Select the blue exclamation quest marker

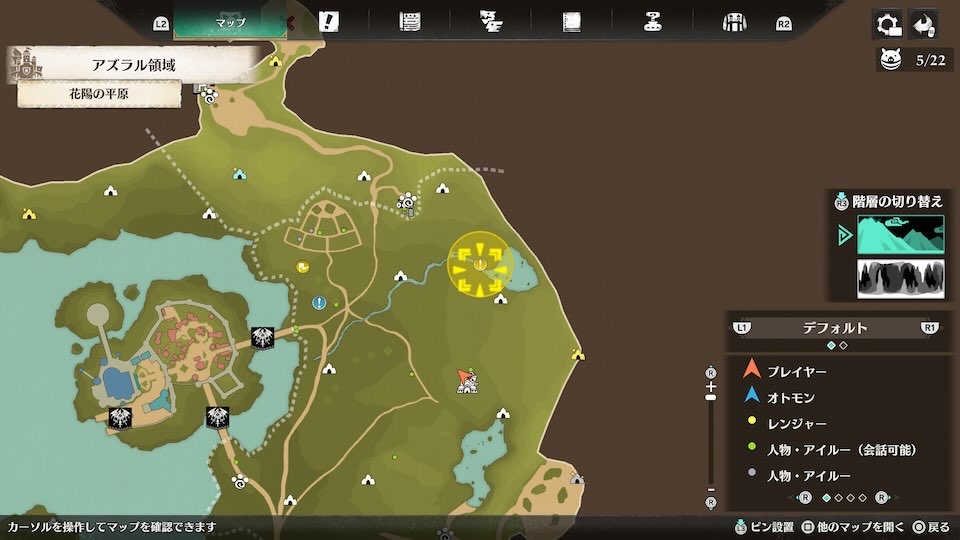point(318,302)
